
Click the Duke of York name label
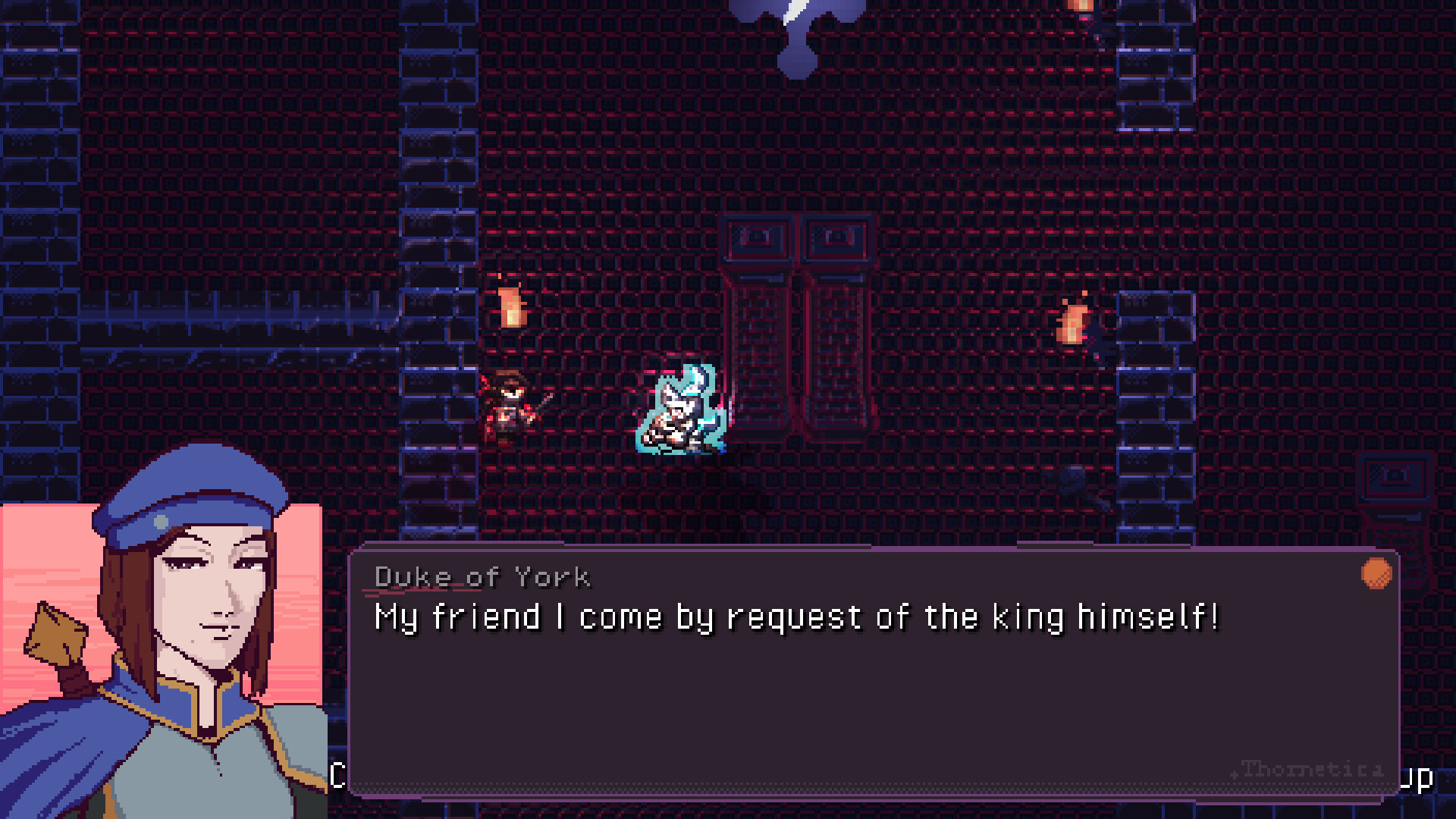(483, 576)
